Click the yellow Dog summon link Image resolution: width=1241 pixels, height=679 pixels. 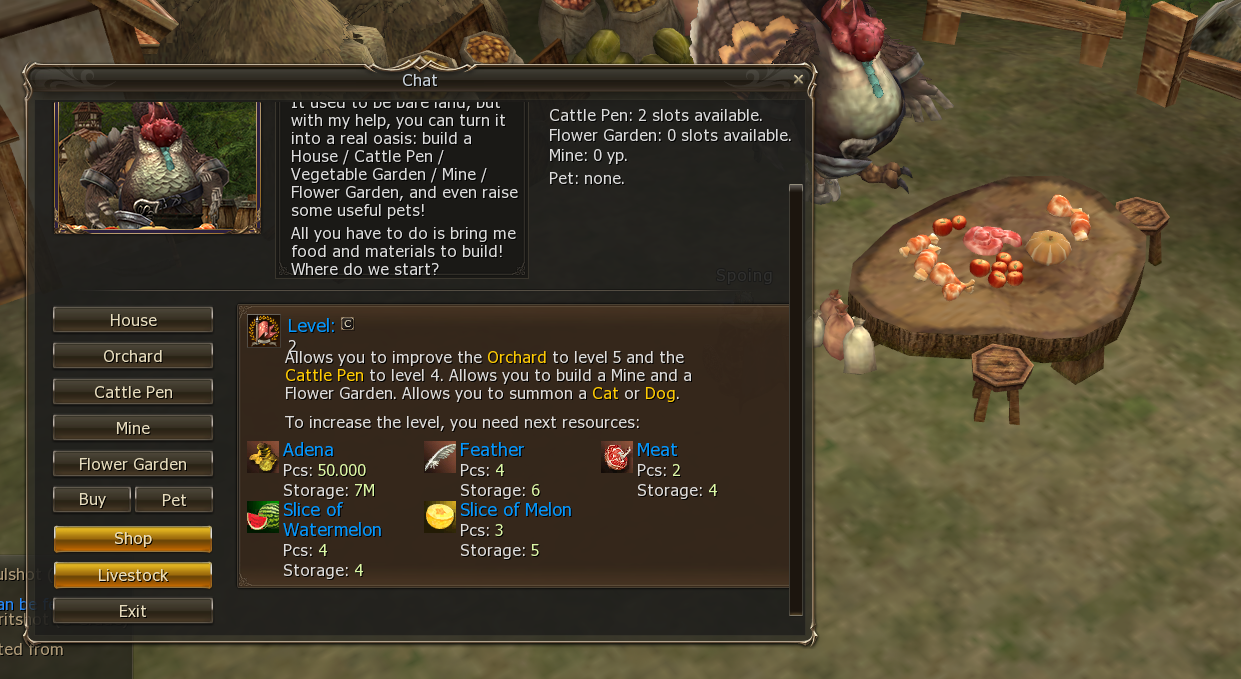click(661, 394)
